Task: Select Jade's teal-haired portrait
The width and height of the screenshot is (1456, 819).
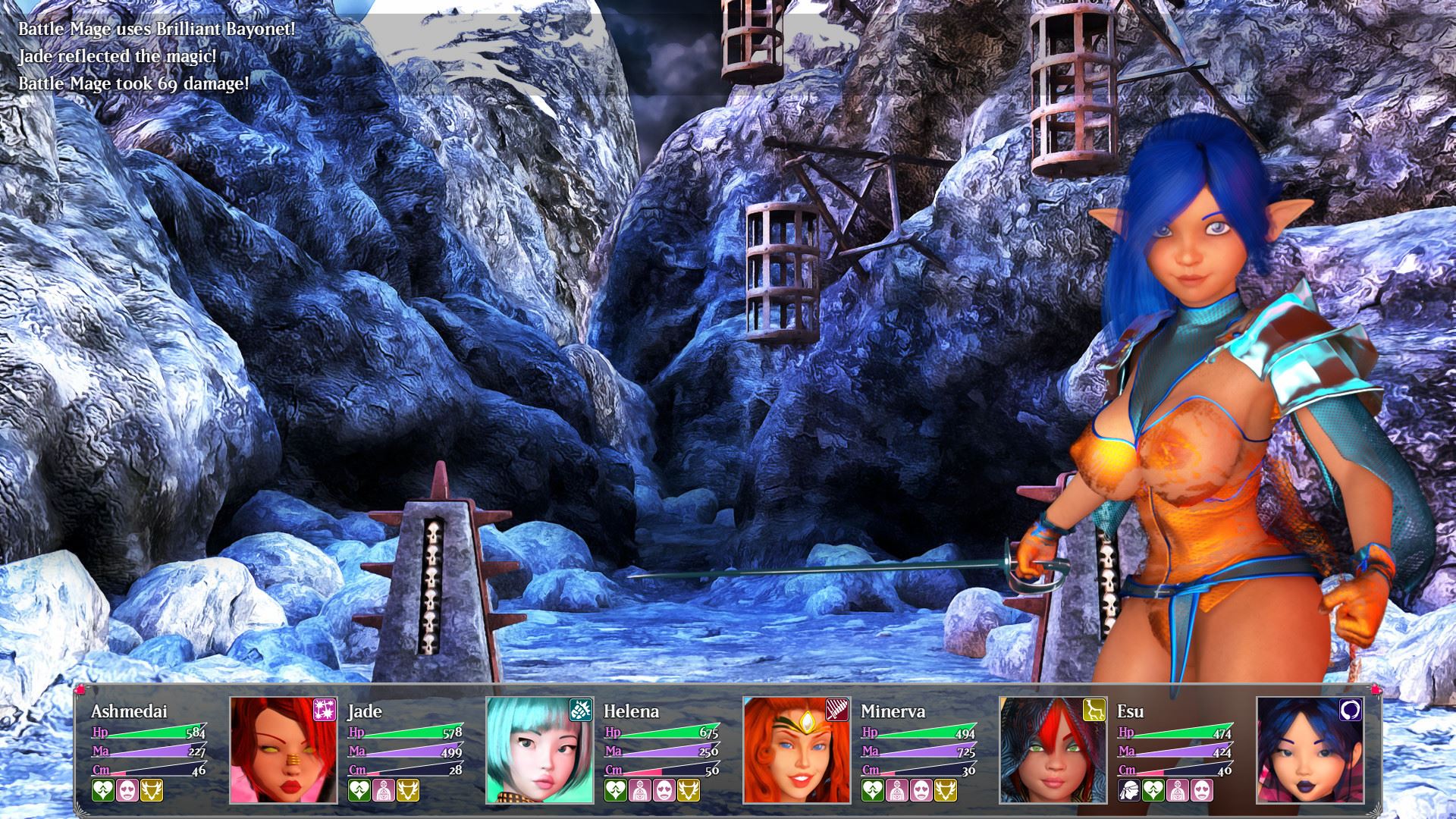Action: point(540,751)
